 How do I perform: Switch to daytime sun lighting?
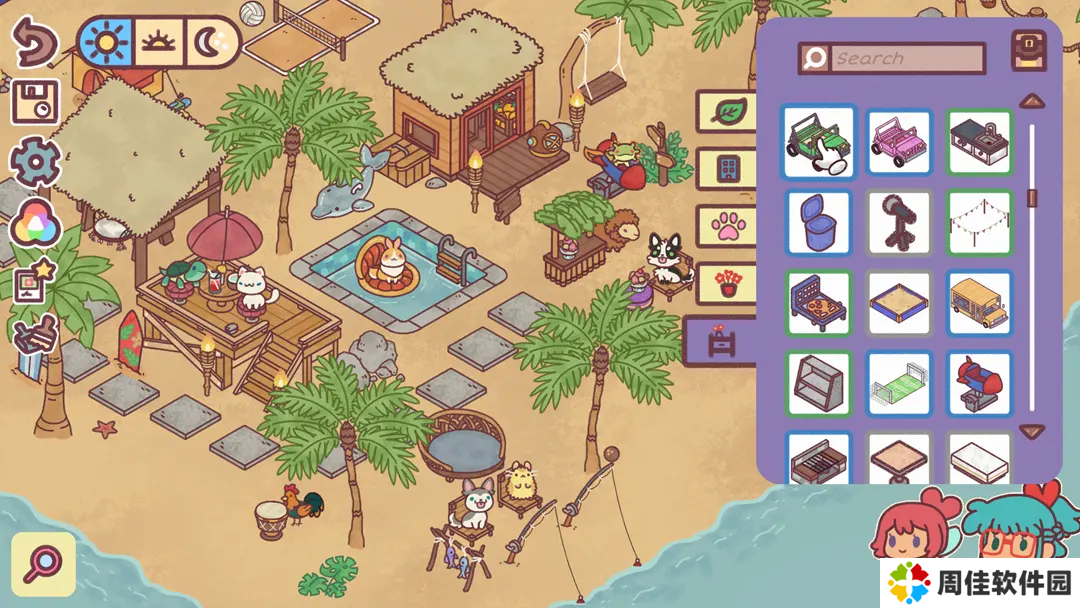tap(105, 41)
